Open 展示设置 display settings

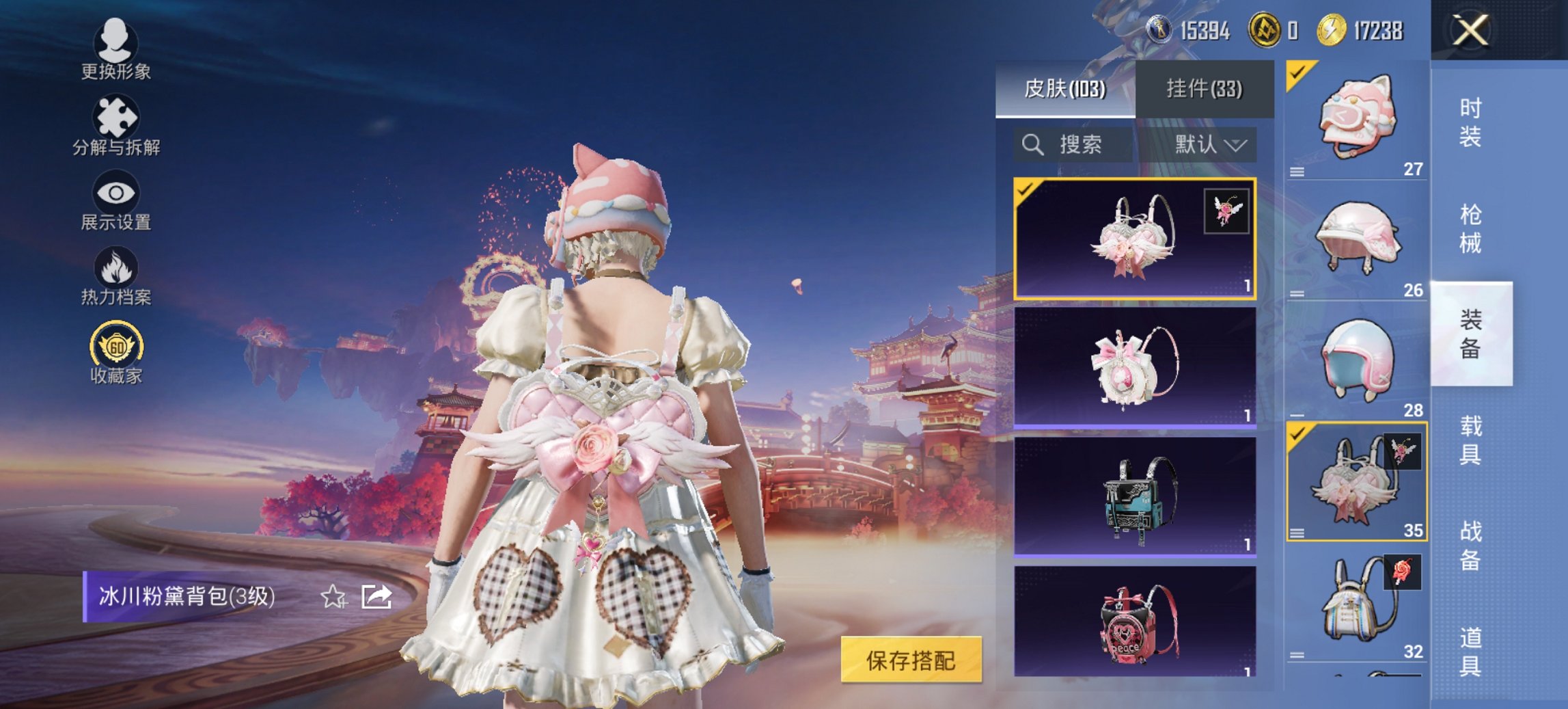coord(116,200)
